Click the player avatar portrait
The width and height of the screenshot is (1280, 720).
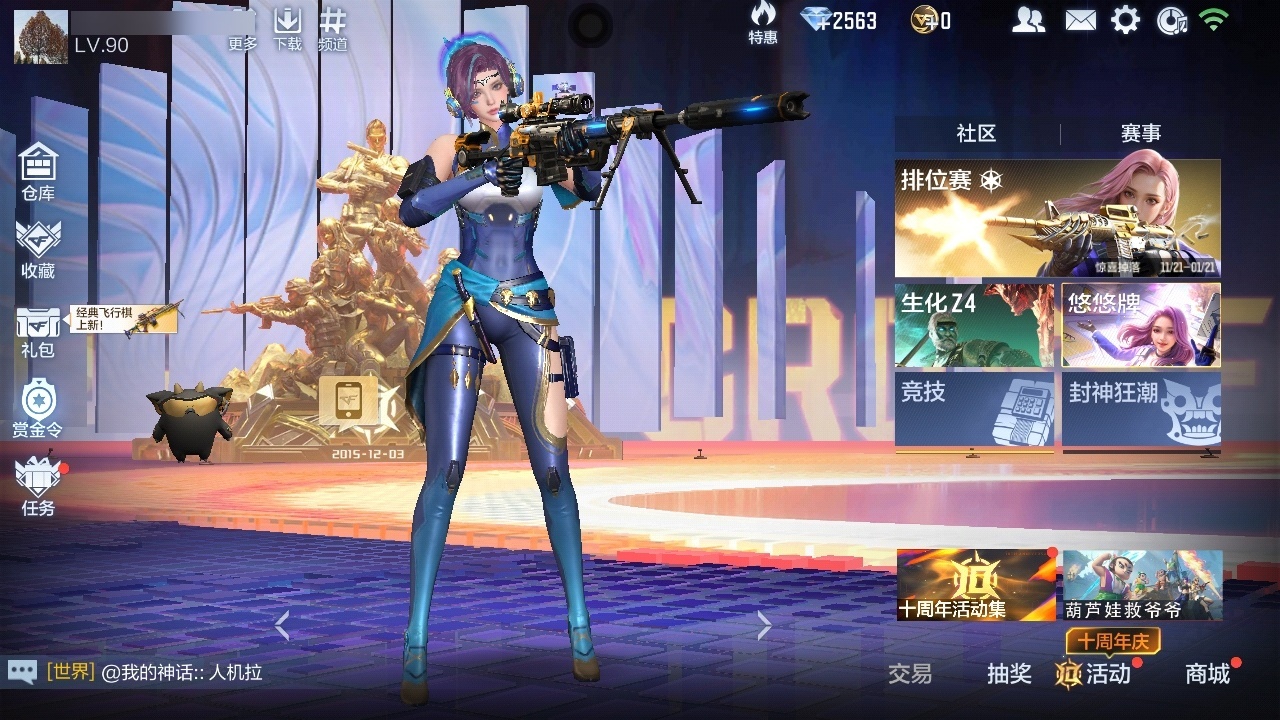[41, 37]
